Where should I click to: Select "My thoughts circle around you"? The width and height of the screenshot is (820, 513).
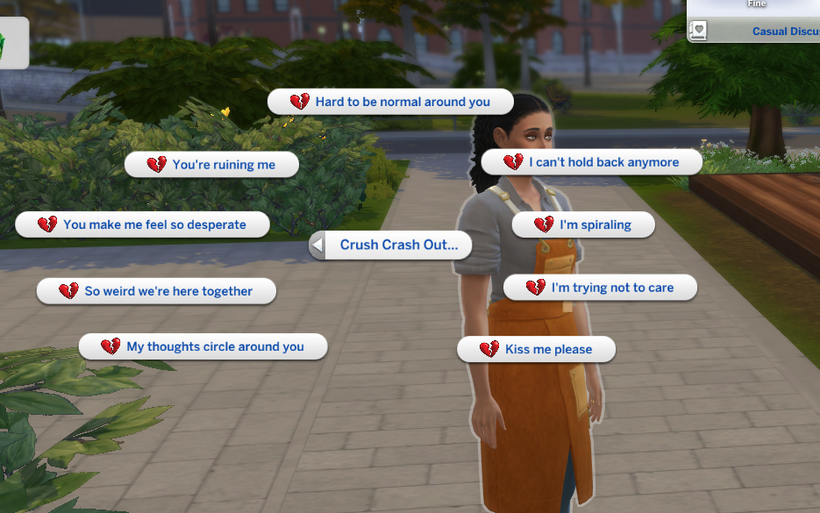[x=203, y=347]
